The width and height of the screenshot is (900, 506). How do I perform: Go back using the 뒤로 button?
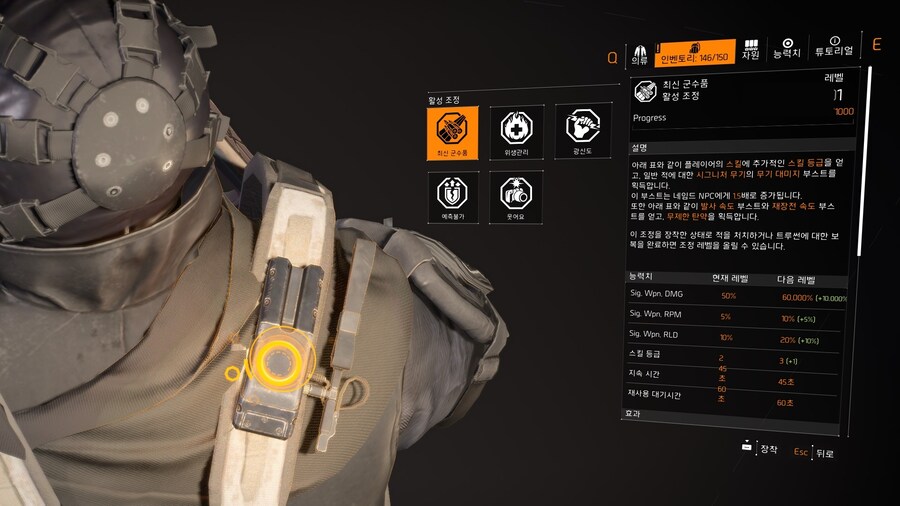[x=815, y=452]
